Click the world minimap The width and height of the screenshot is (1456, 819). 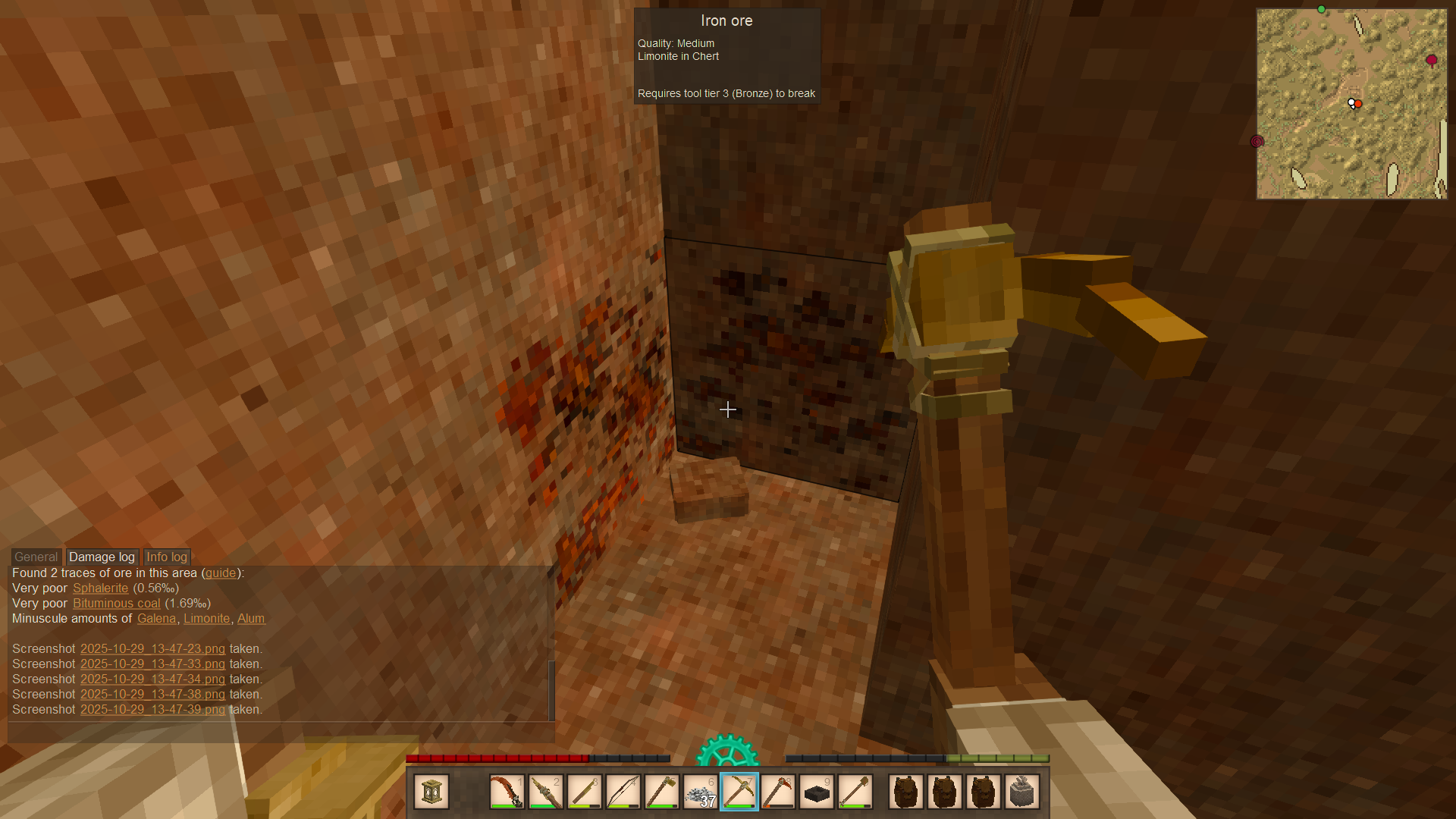[1351, 104]
